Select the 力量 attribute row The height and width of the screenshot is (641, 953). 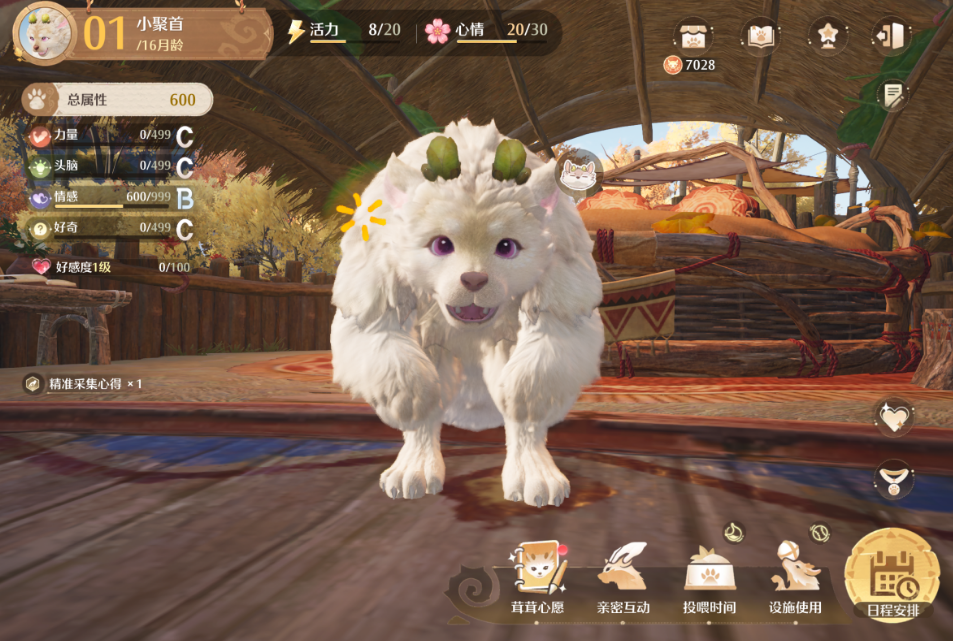pyautogui.click(x=110, y=136)
